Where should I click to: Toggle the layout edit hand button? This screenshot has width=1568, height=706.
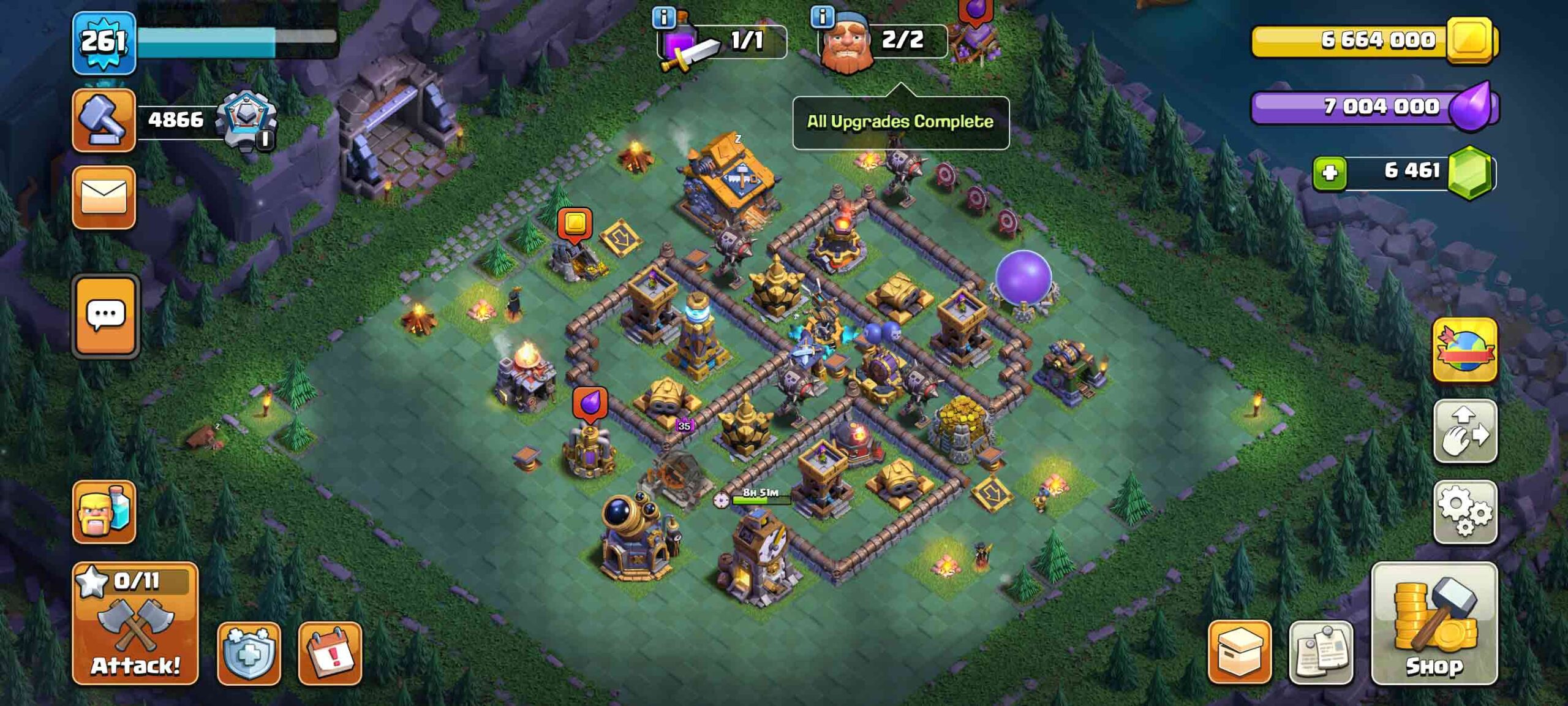1465,431
